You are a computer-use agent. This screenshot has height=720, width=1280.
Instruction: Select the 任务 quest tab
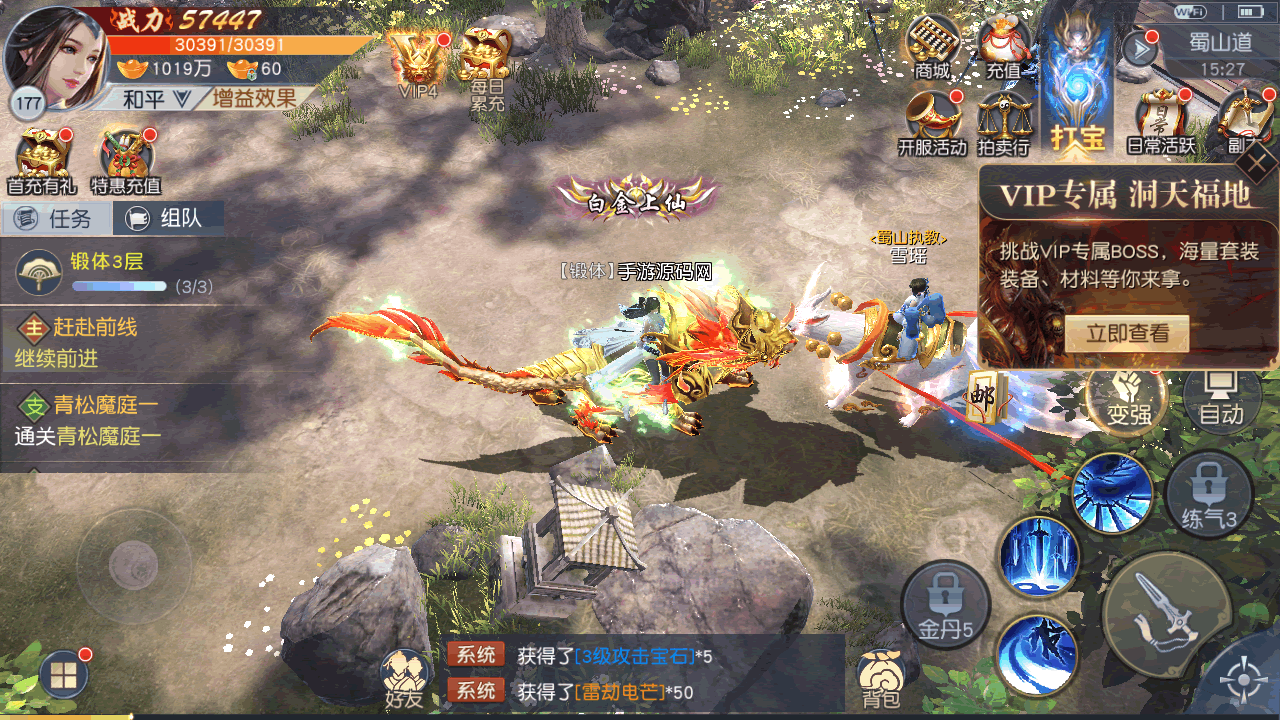tap(56, 218)
